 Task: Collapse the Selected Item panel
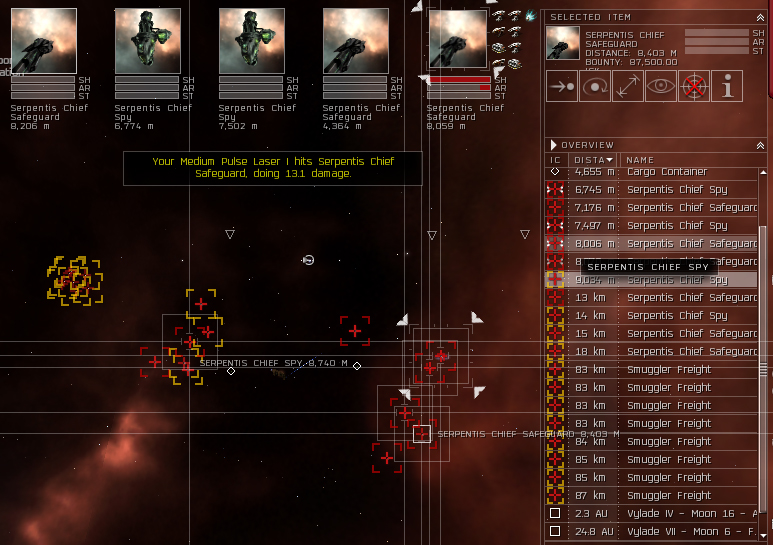click(x=762, y=16)
